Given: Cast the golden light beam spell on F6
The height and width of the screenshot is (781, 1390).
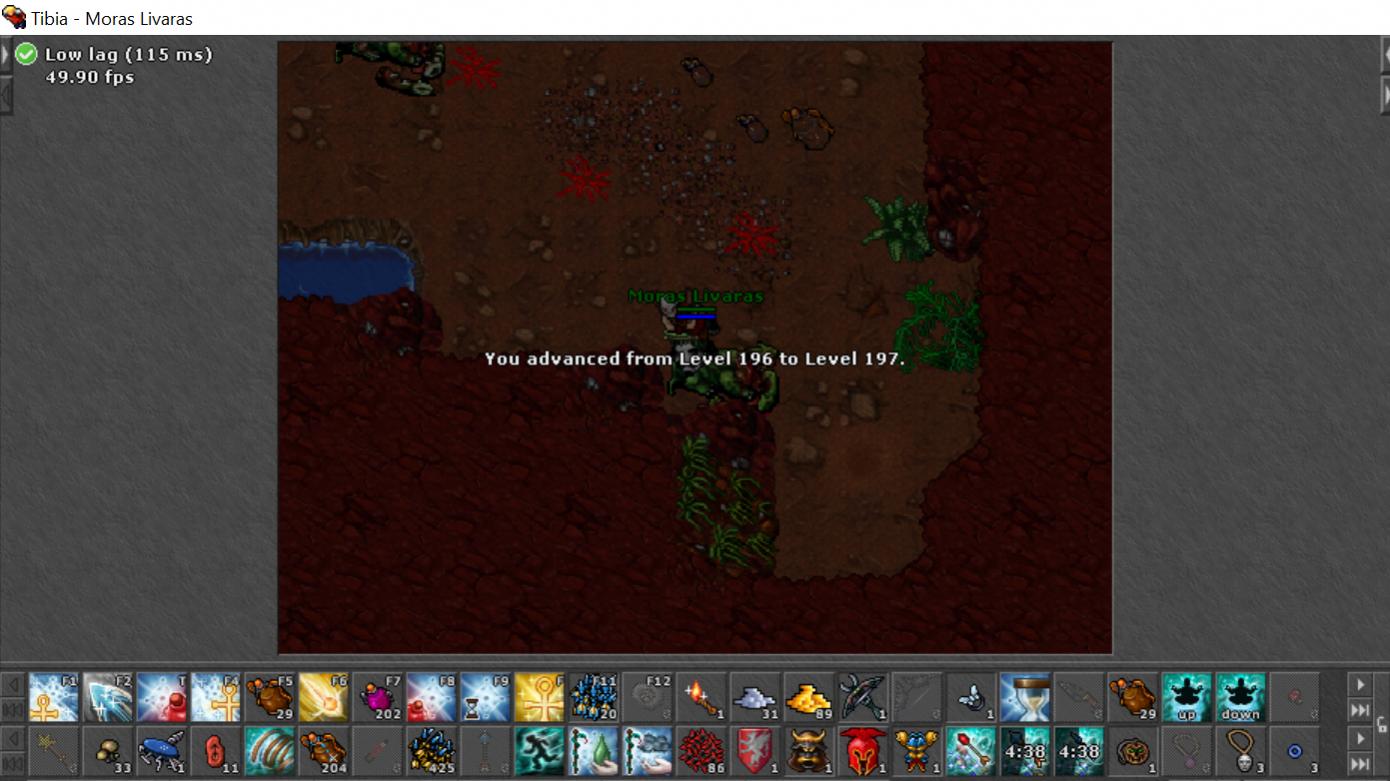Looking at the screenshot, I should [x=324, y=697].
